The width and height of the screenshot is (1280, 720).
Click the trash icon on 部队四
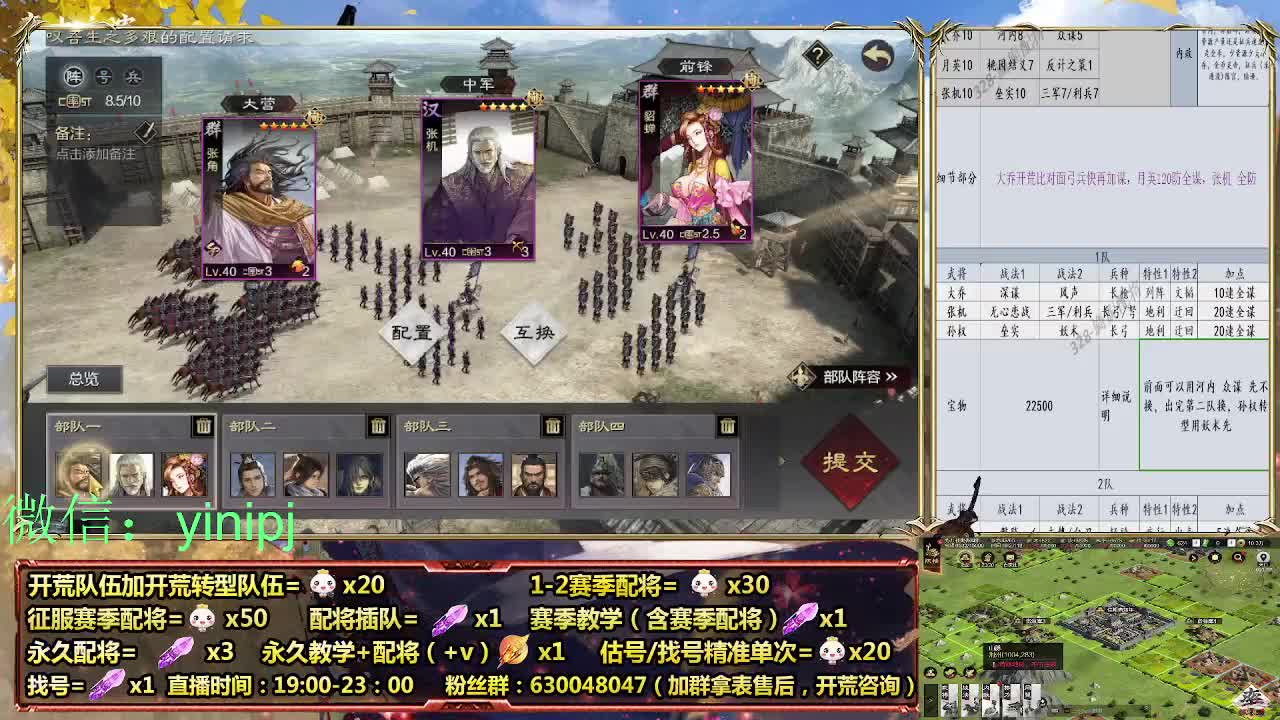pos(727,425)
